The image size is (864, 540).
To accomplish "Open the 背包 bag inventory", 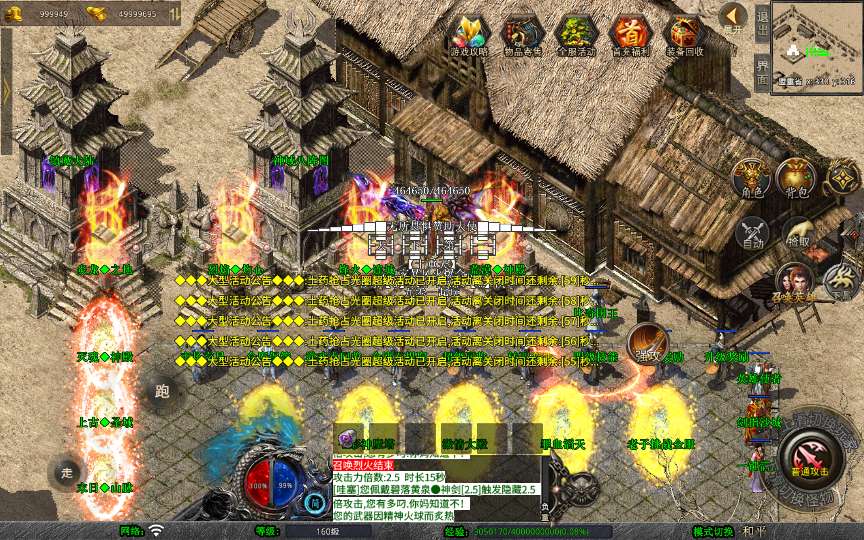I will click(x=797, y=178).
